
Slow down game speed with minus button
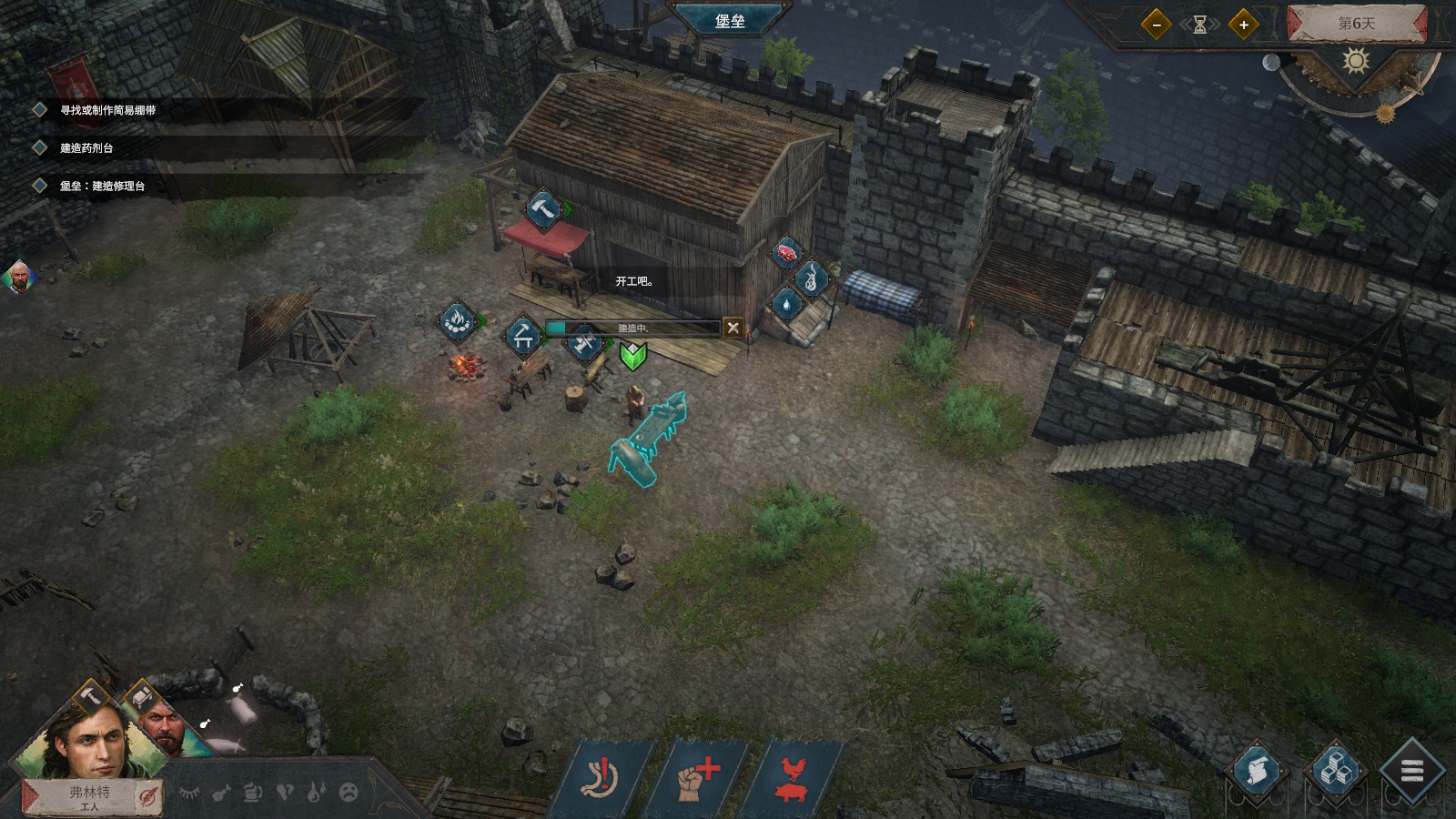[x=1156, y=25]
